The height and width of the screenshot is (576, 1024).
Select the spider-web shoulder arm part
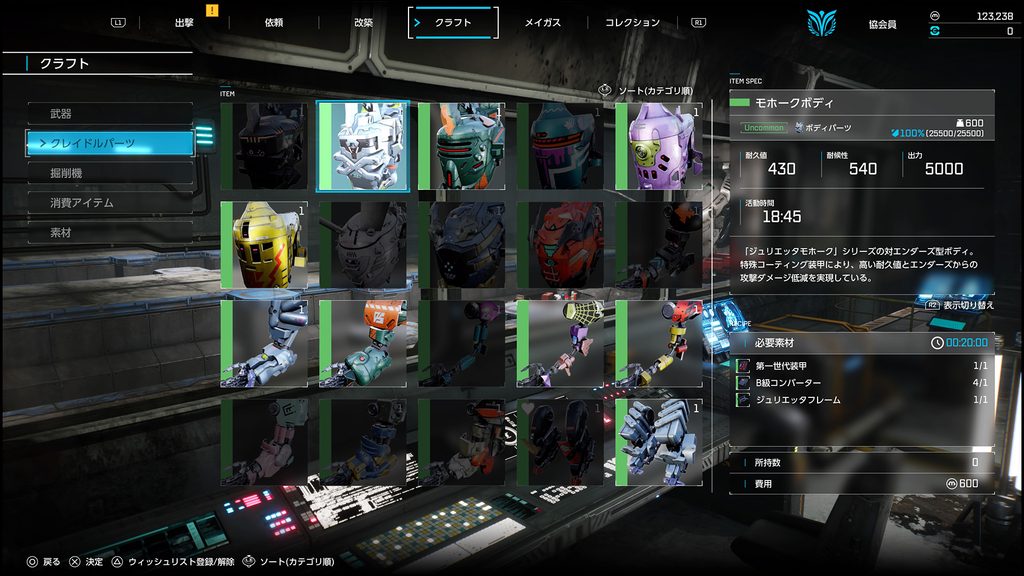pos(560,344)
